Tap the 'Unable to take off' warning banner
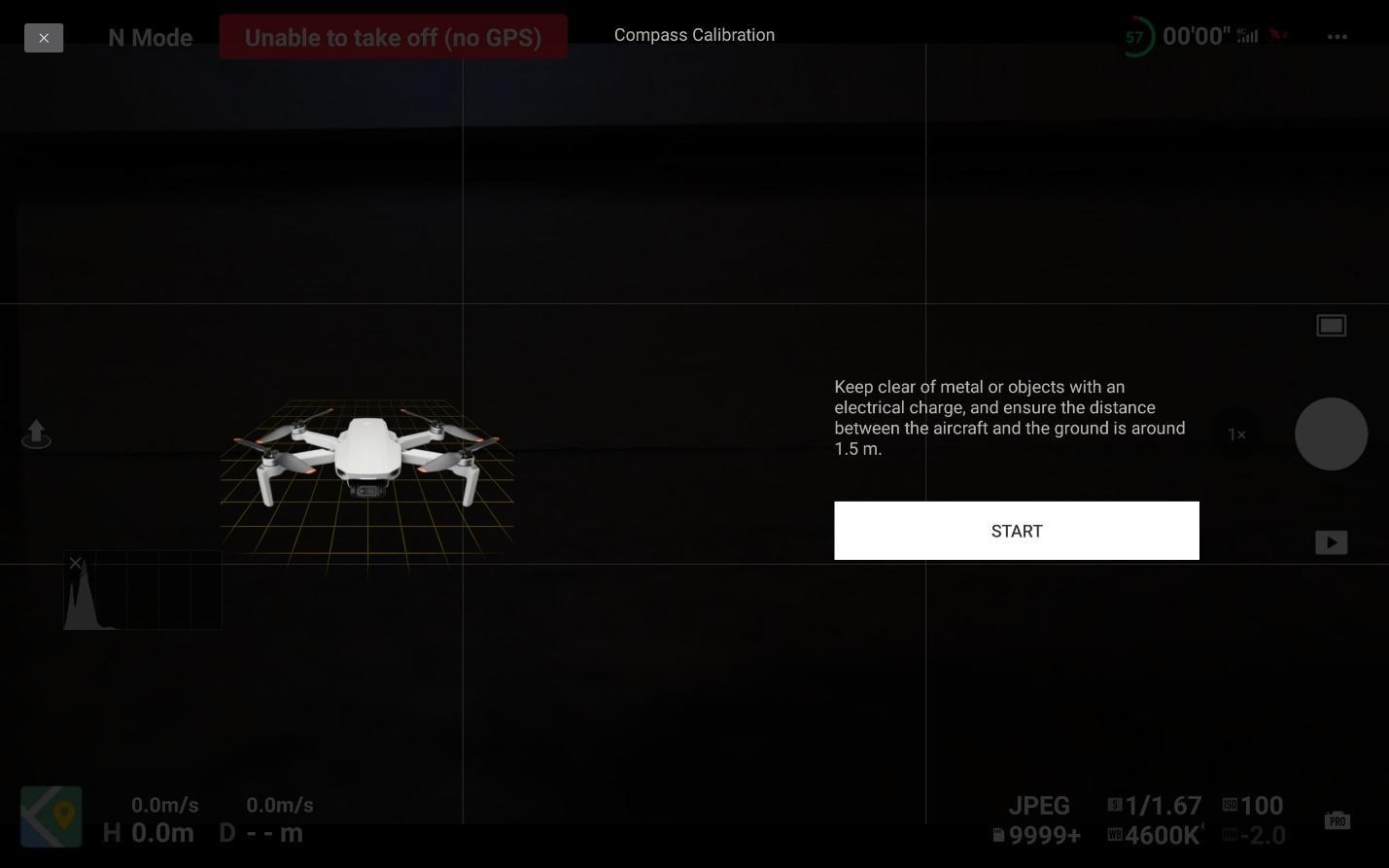Image resolution: width=1389 pixels, height=868 pixels. pos(393,37)
